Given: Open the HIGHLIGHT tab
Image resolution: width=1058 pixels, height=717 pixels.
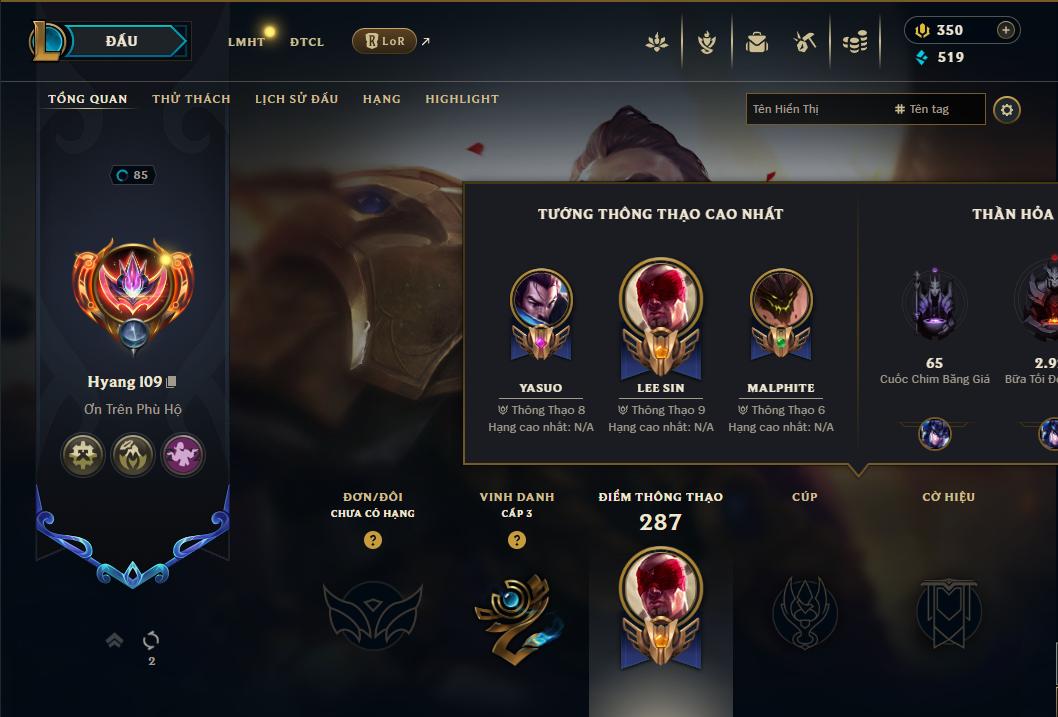Looking at the screenshot, I should coord(462,99).
